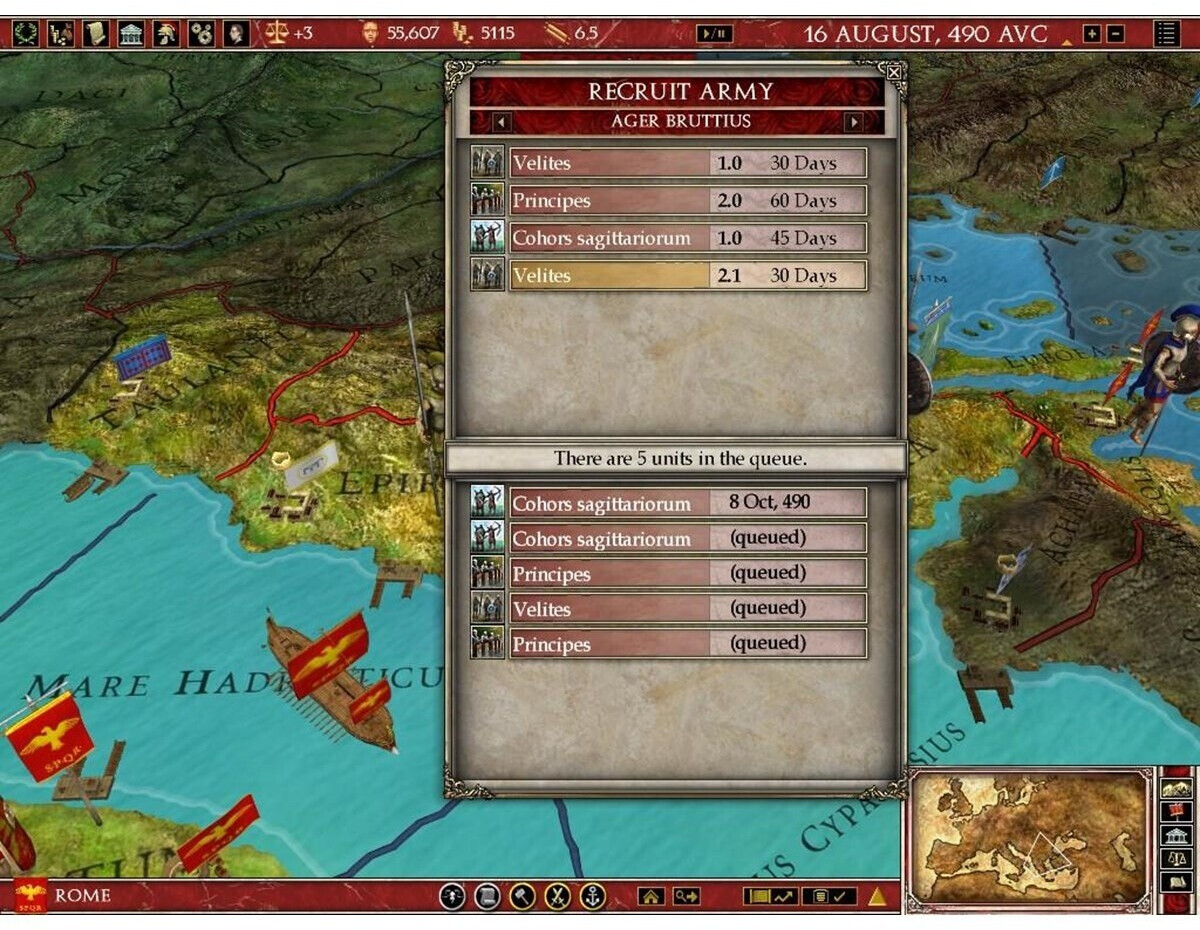The height and width of the screenshot is (930, 1200).
Task: Select the terrain map mode button
Action: [x=1176, y=787]
